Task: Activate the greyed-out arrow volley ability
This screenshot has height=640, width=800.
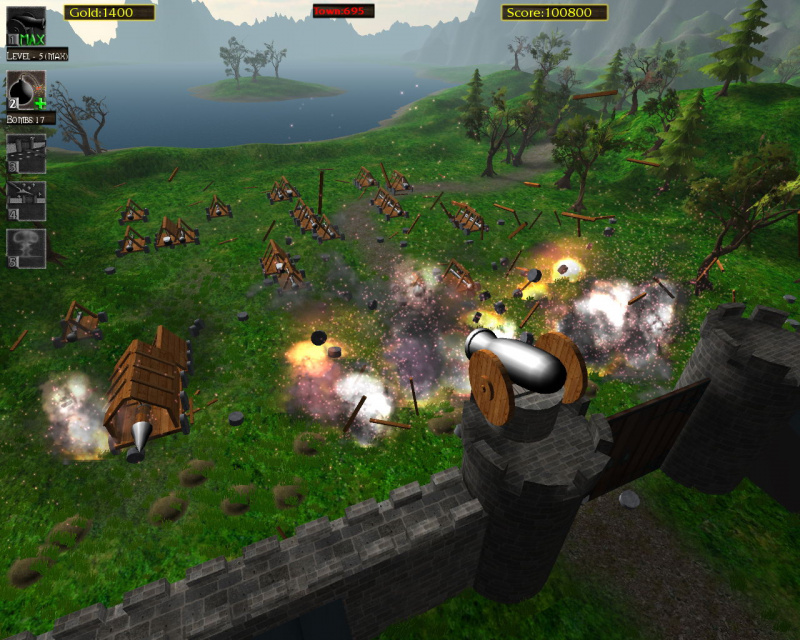Action: 27,200
